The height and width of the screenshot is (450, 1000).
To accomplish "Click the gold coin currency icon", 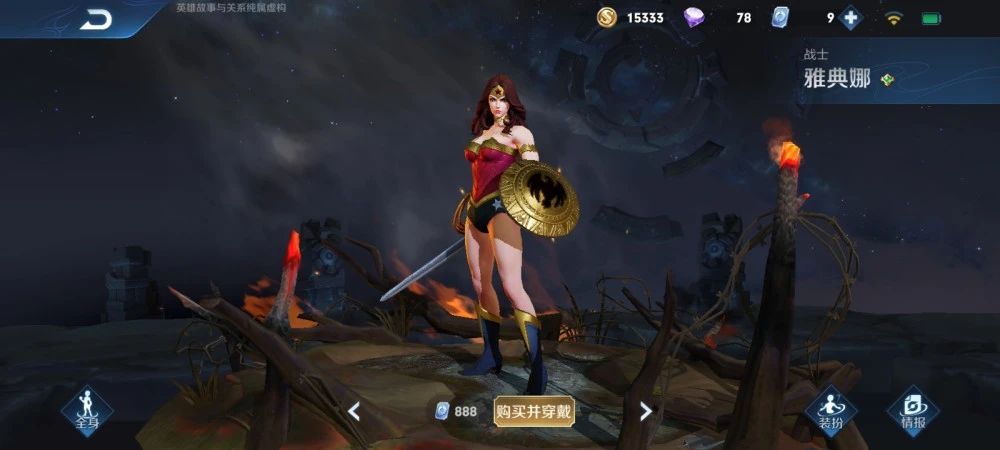I will coord(607,18).
